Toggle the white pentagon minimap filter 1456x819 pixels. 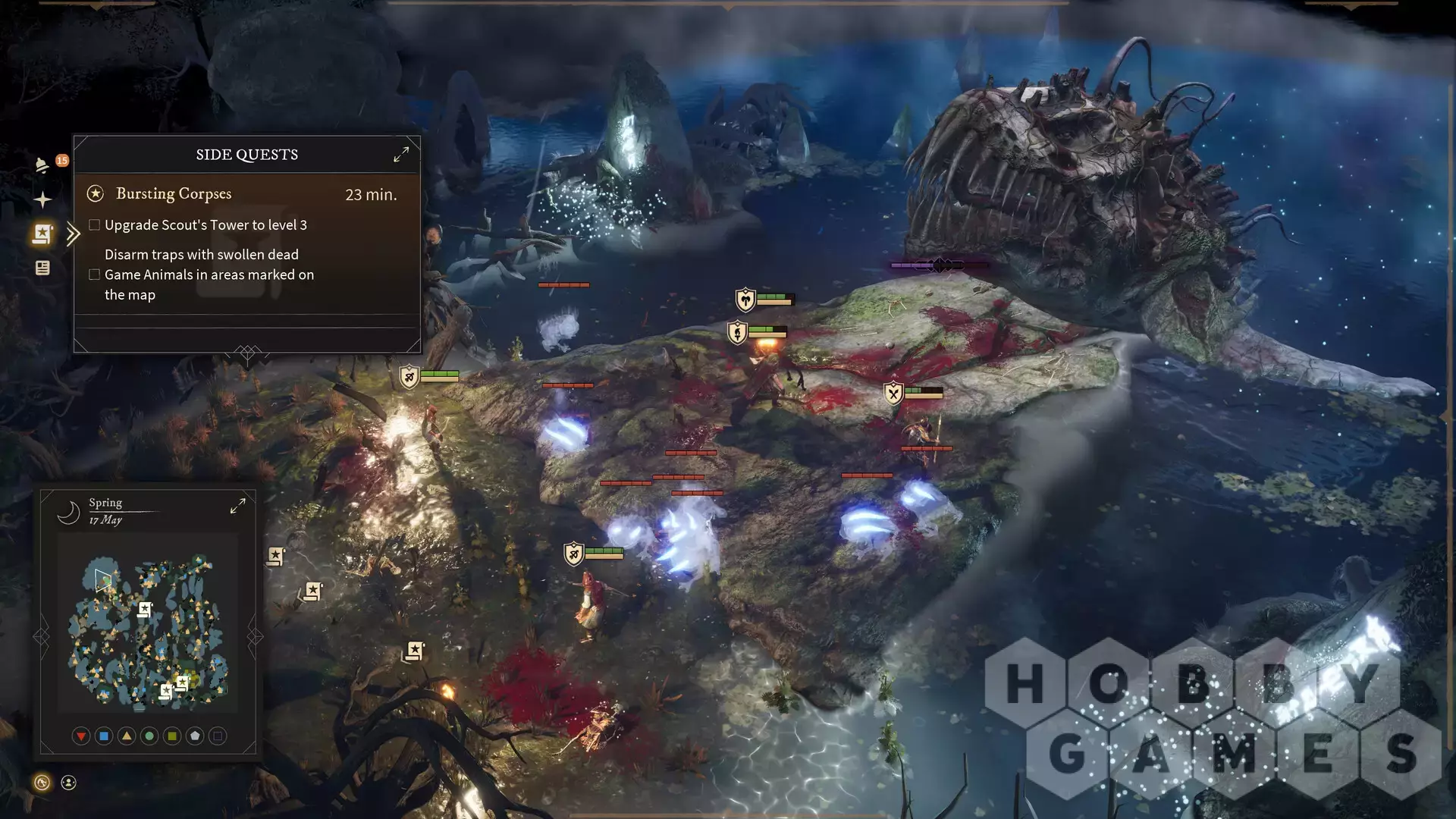[195, 736]
